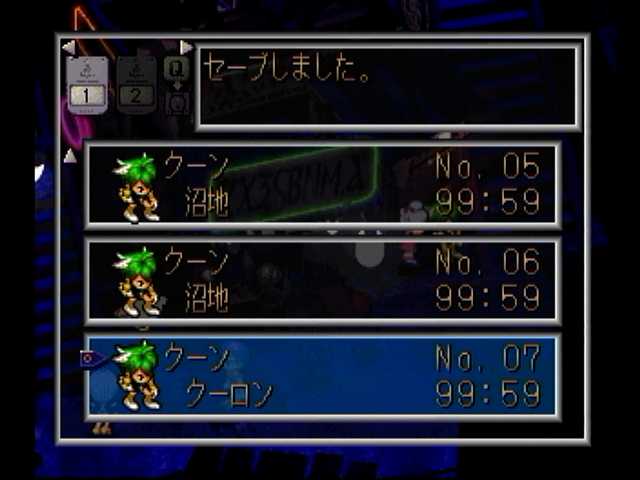Select memory card slot 1

click(86, 84)
